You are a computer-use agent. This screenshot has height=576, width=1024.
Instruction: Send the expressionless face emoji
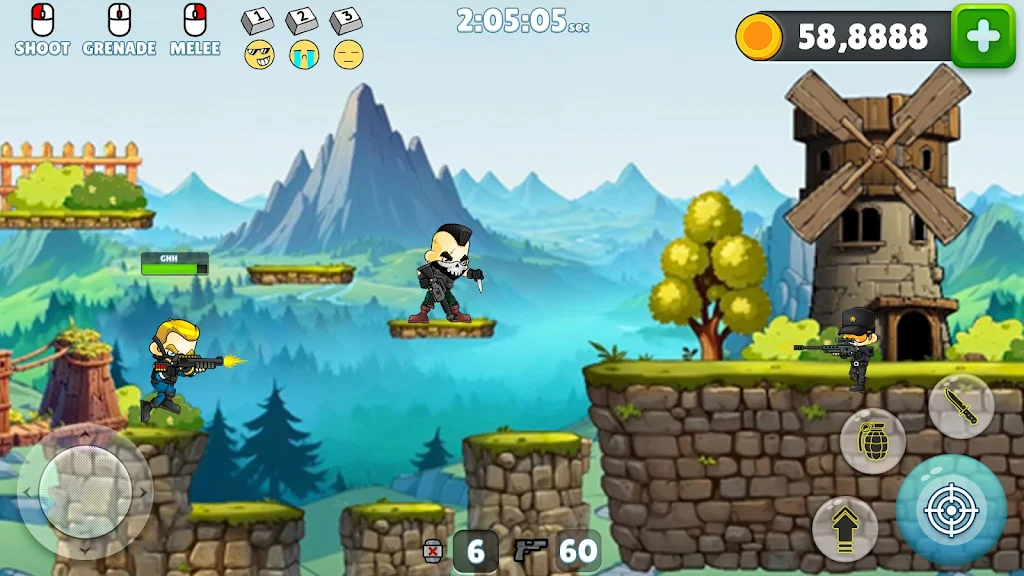click(348, 55)
